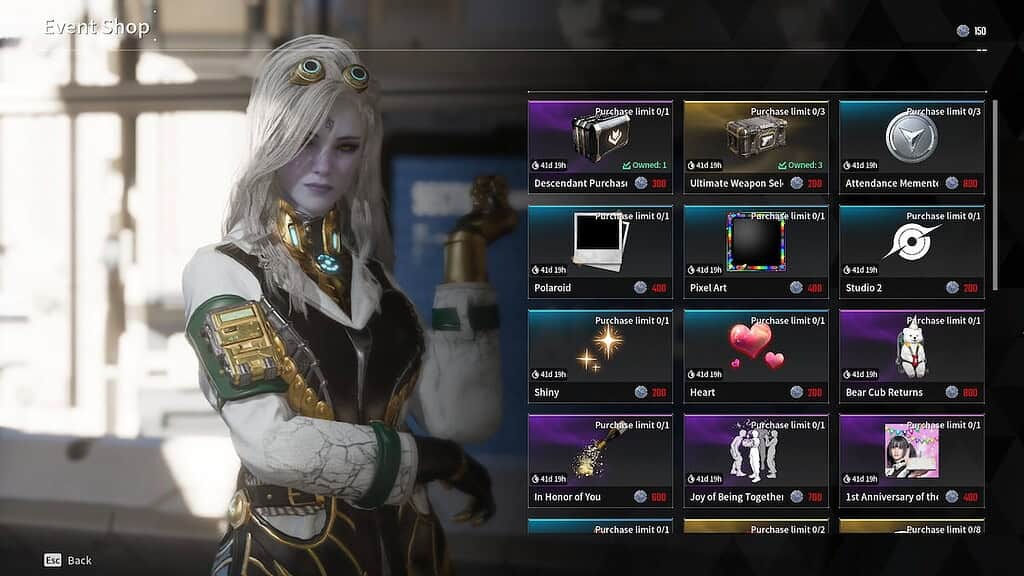
Task: Select the Descendant Purchase chest item
Action: [x=600, y=147]
